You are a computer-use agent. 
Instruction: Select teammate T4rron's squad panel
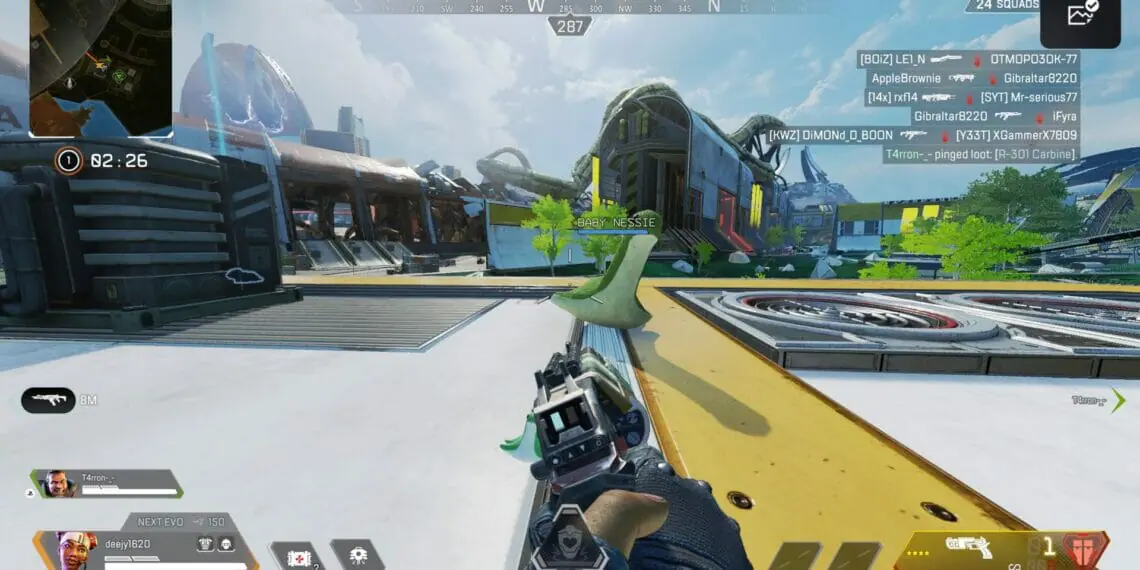(107, 484)
